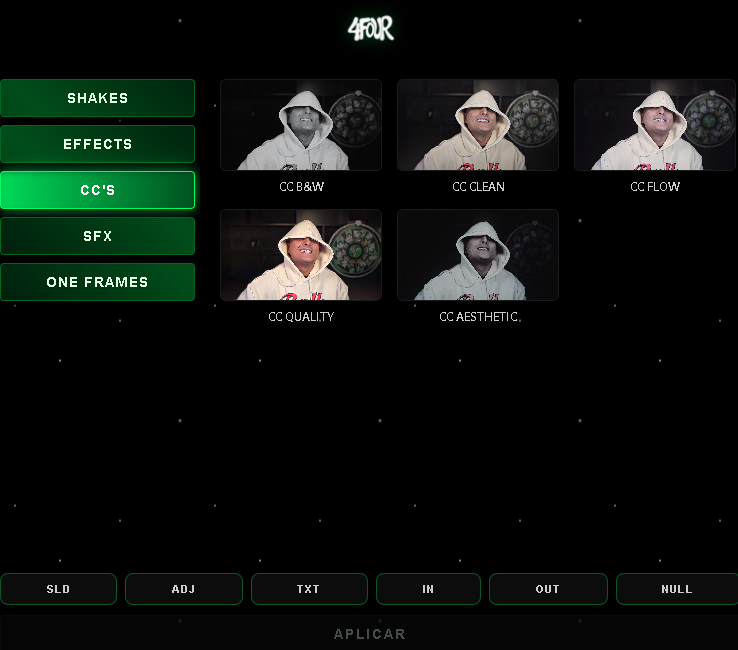Click the Aplicar button
This screenshot has height=650, width=738.
[369, 634]
